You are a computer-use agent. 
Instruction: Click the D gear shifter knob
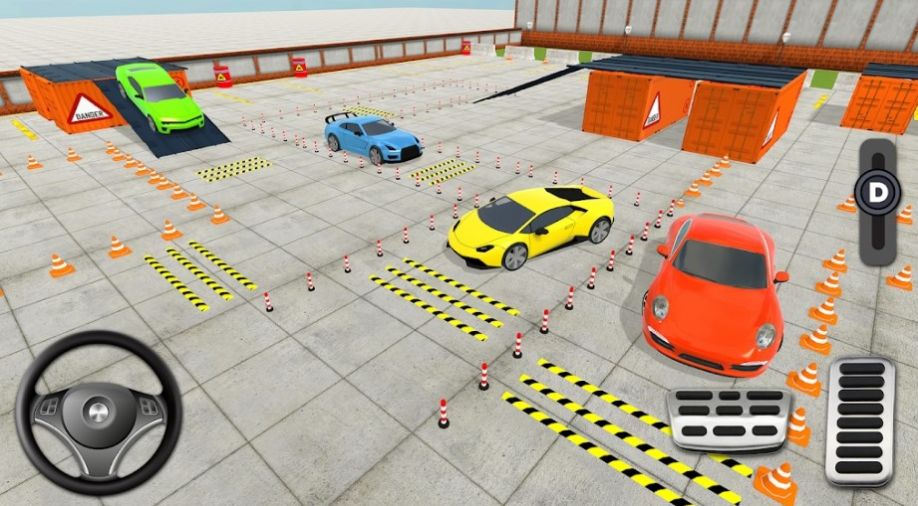pyautogui.click(x=877, y=192)
